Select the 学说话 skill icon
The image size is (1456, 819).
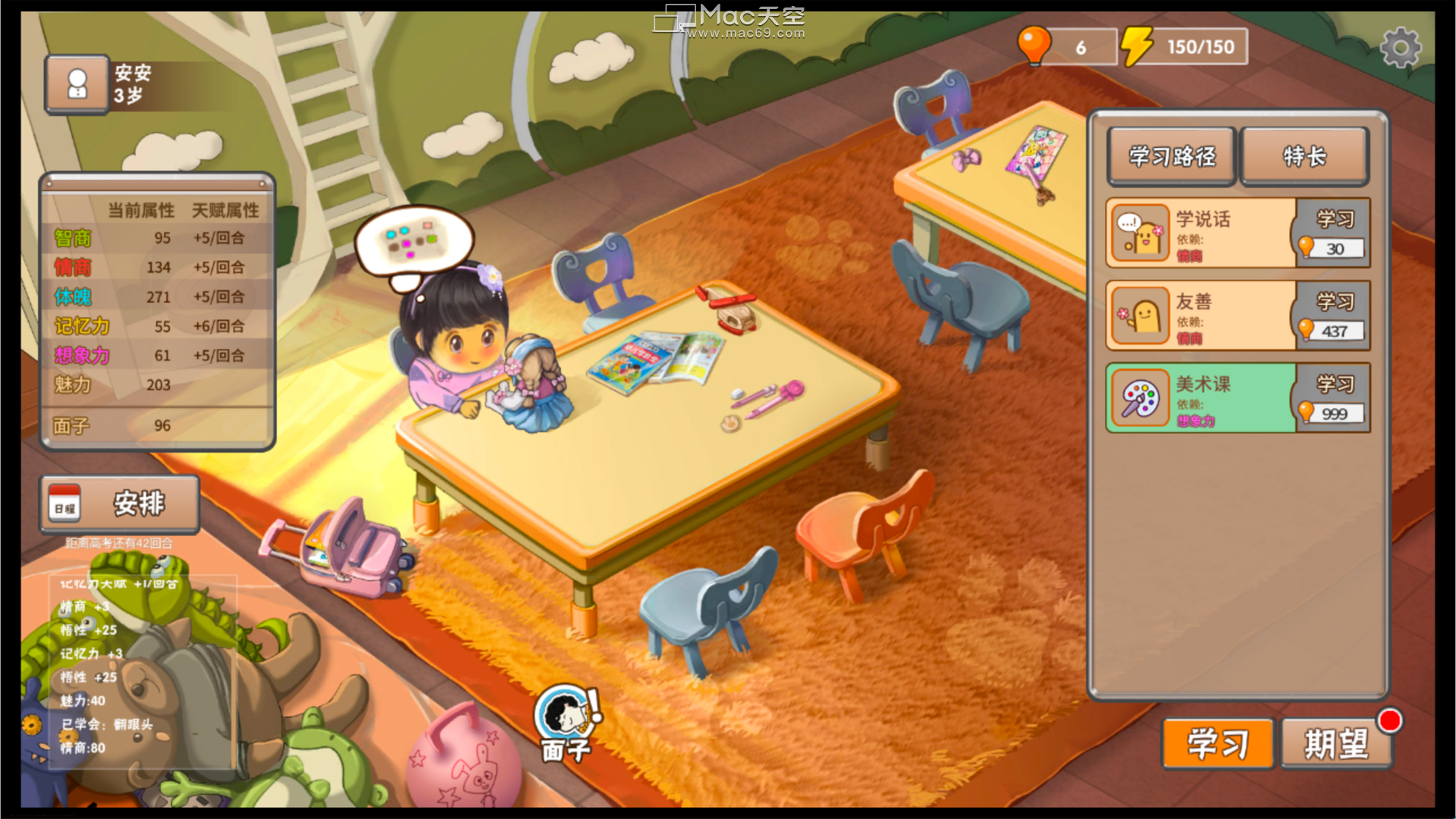pyautogui.click(x=1141, y=233)
